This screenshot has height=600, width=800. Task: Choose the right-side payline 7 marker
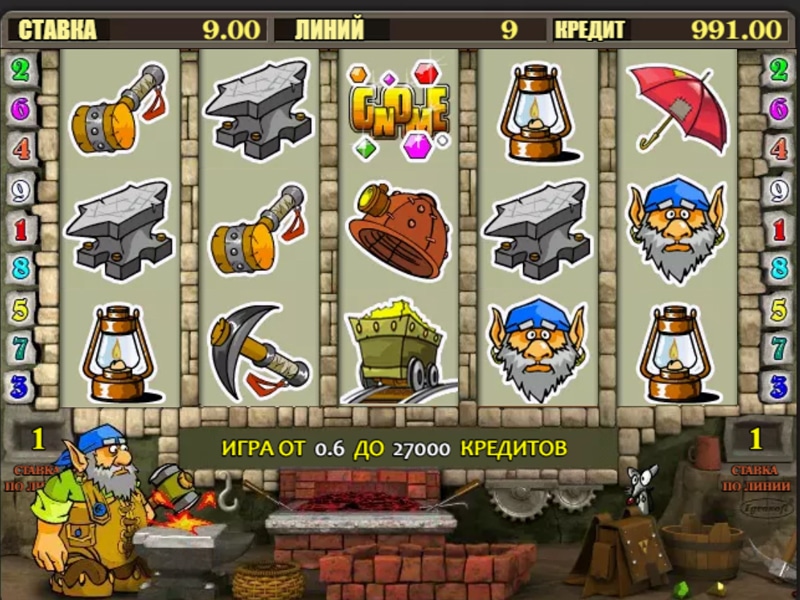click(779, 347)
